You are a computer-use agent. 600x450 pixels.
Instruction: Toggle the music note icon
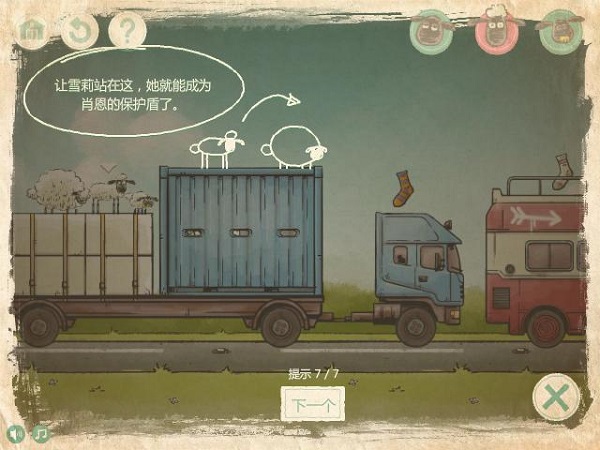click(41, 434)
